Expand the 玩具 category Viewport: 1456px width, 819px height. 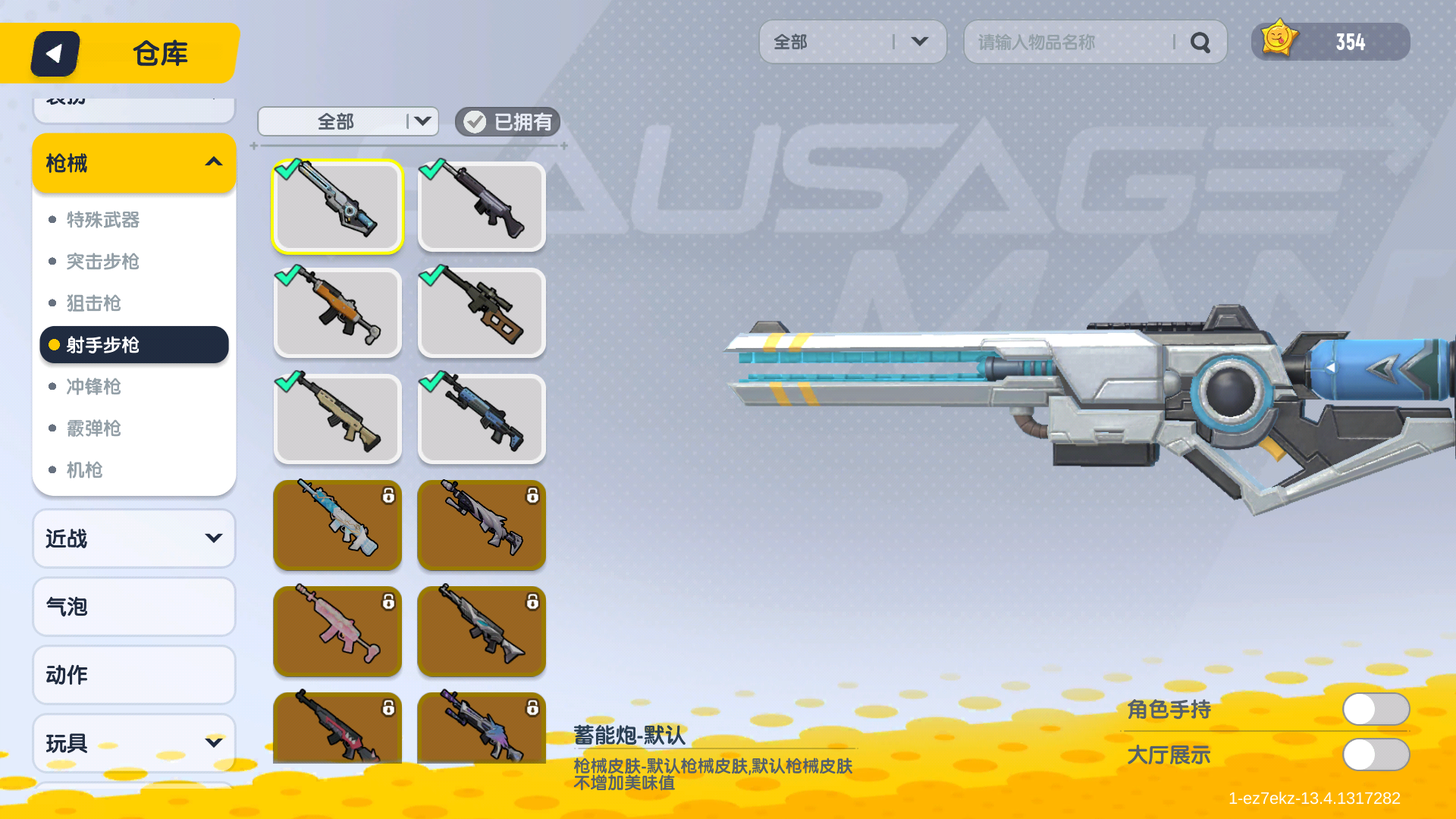(134, 743)
